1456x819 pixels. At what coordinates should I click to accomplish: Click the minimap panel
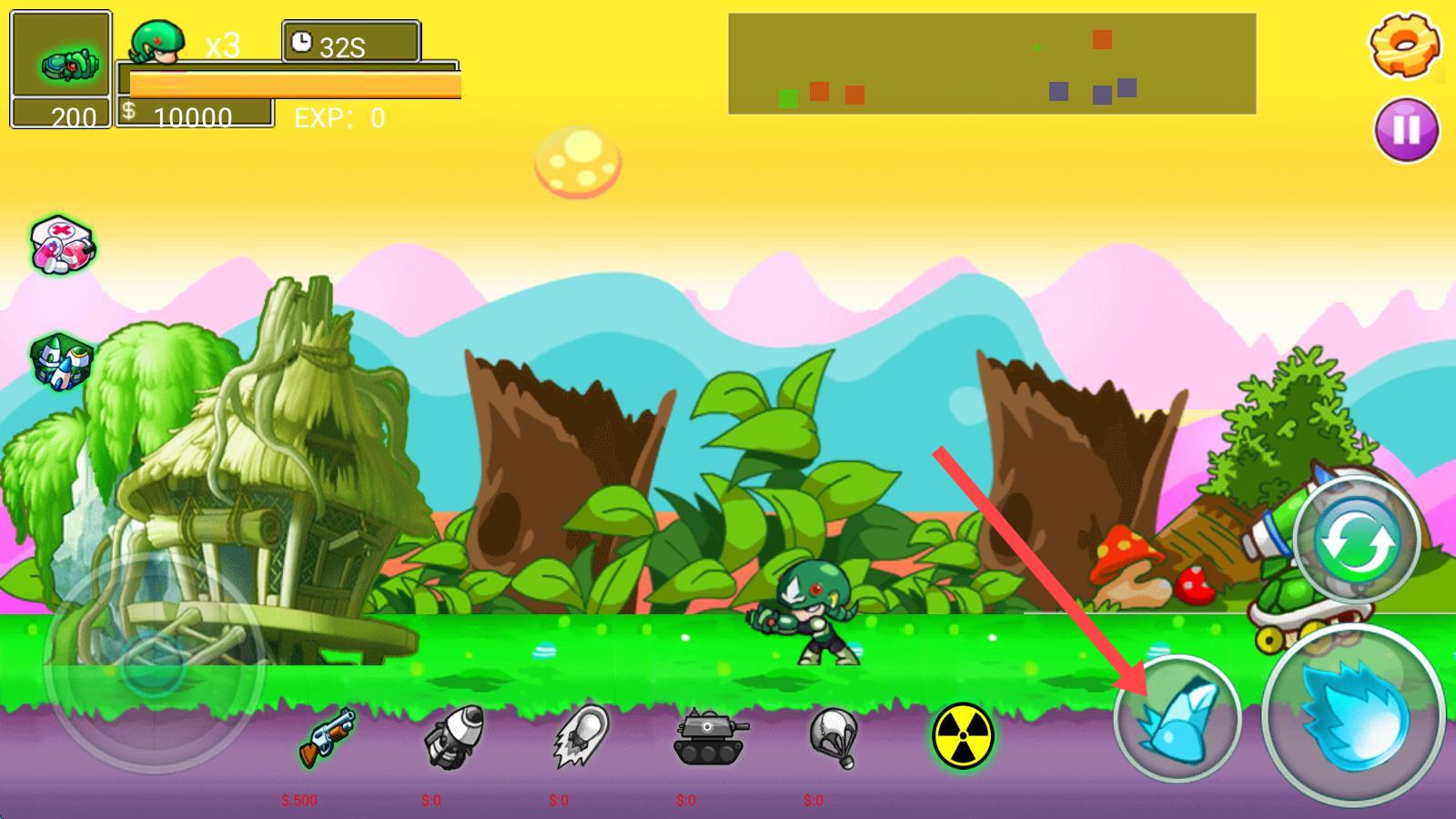[991, 64]
